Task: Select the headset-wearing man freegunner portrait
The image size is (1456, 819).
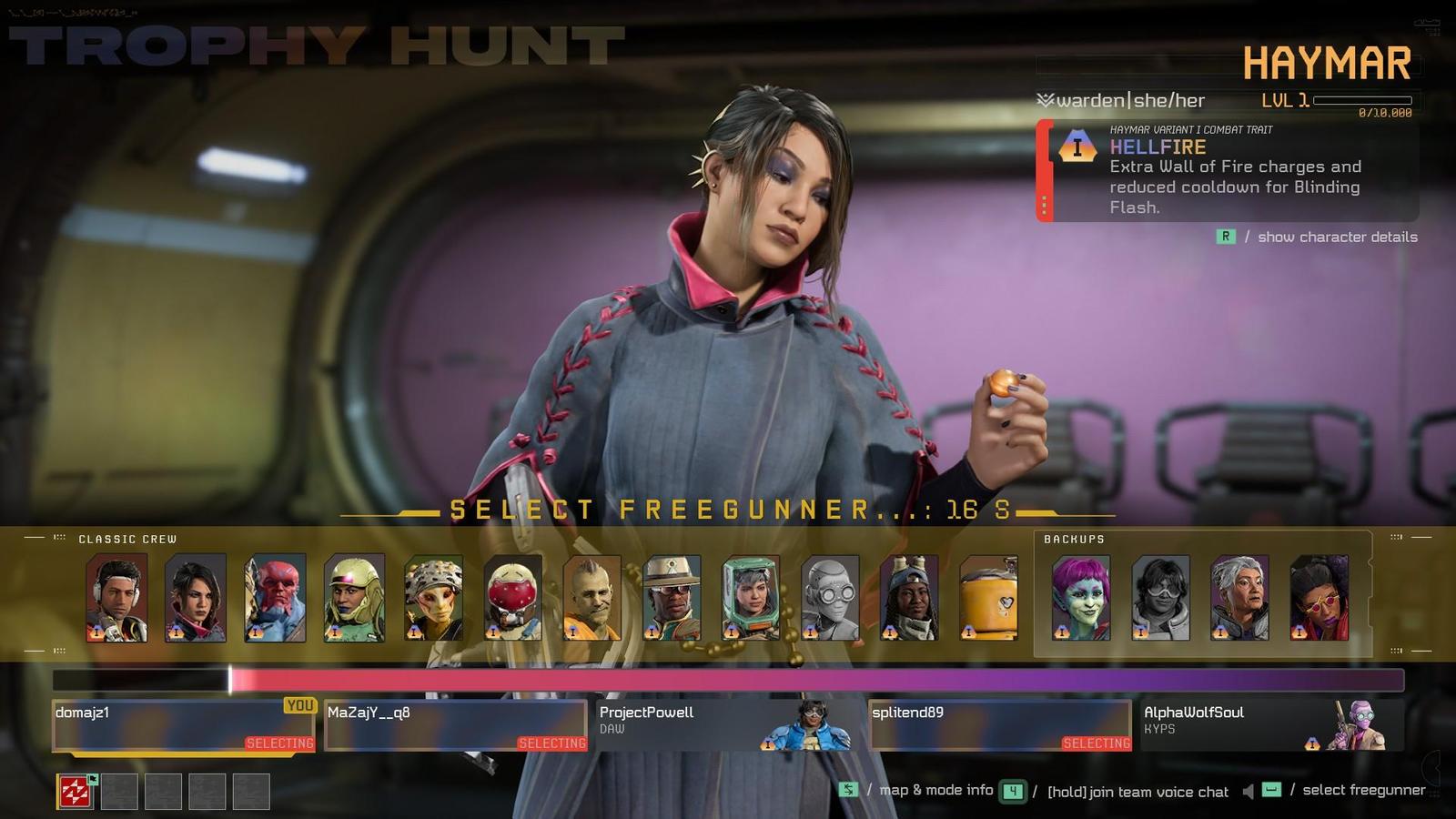Action: (x=116, y=598)
